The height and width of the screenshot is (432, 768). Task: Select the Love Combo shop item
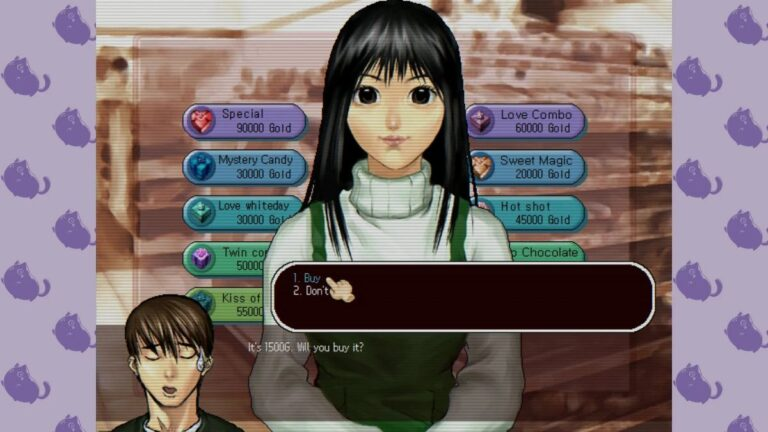(x=526, y=121)
